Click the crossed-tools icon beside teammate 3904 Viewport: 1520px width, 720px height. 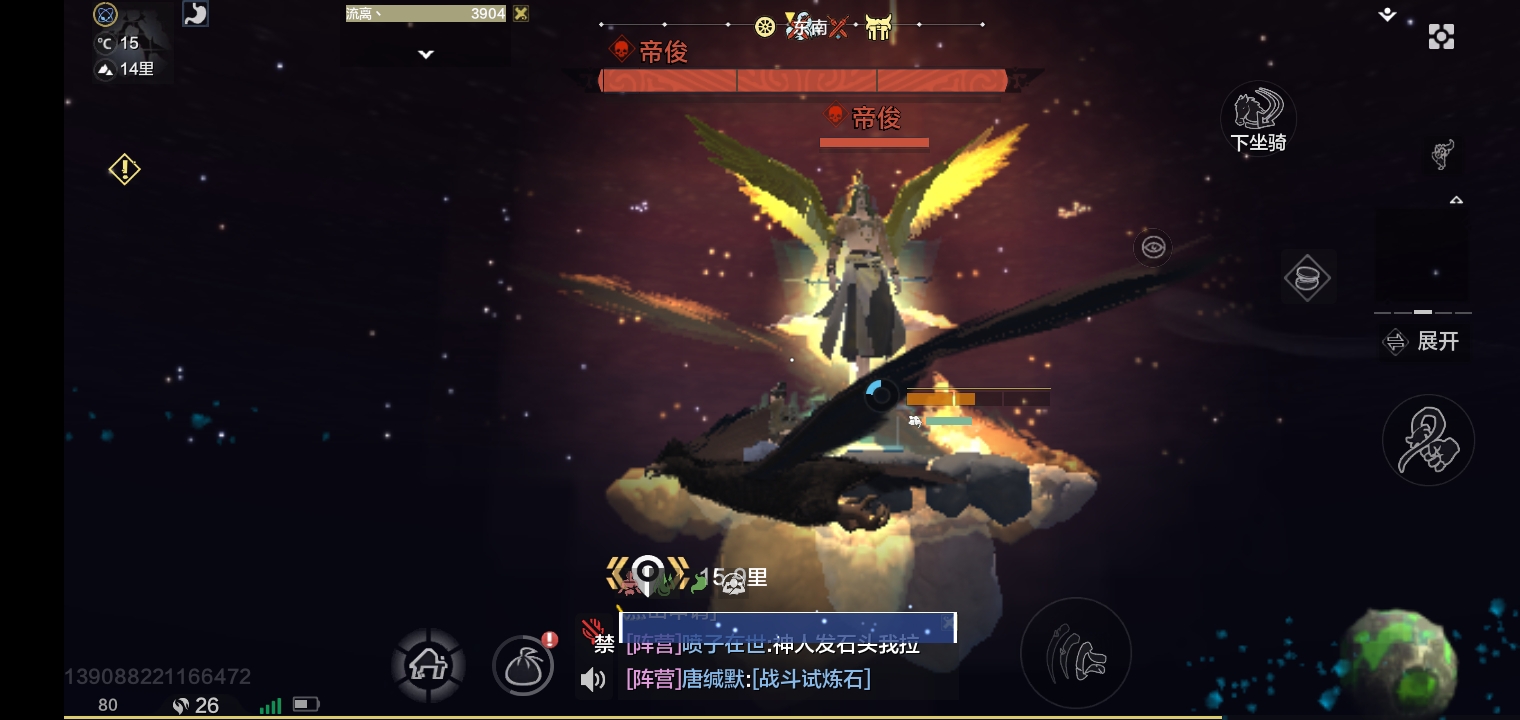pos(520,14)
